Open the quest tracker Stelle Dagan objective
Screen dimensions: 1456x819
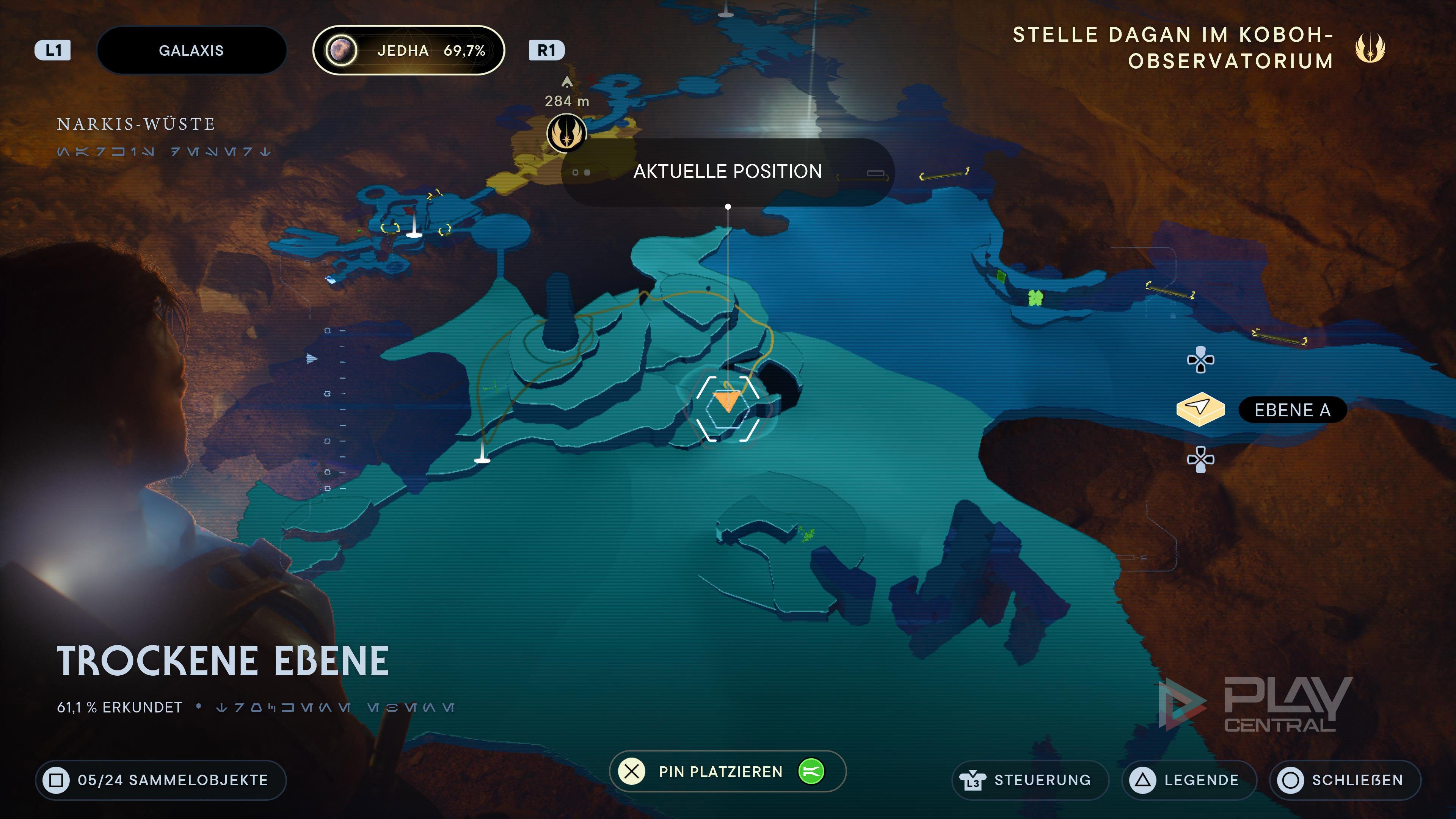pyautogui.click(x=1173, y=48)
